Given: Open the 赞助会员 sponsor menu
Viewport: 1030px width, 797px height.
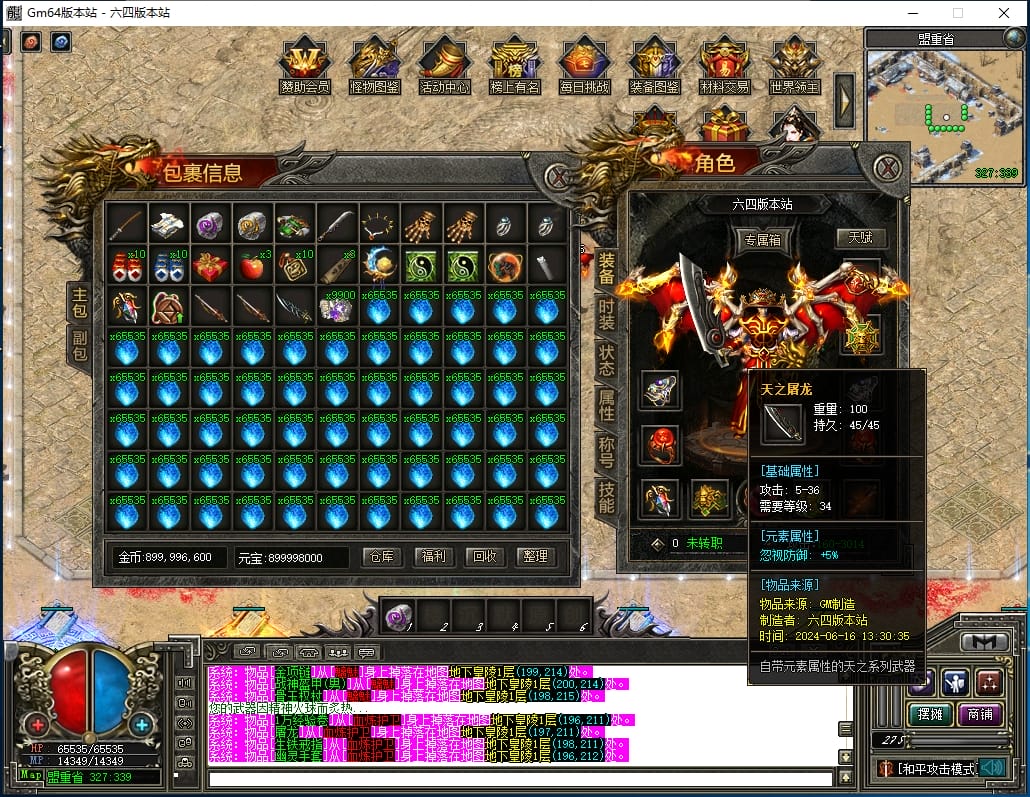Looking at the screenshot, I should 305,66.
